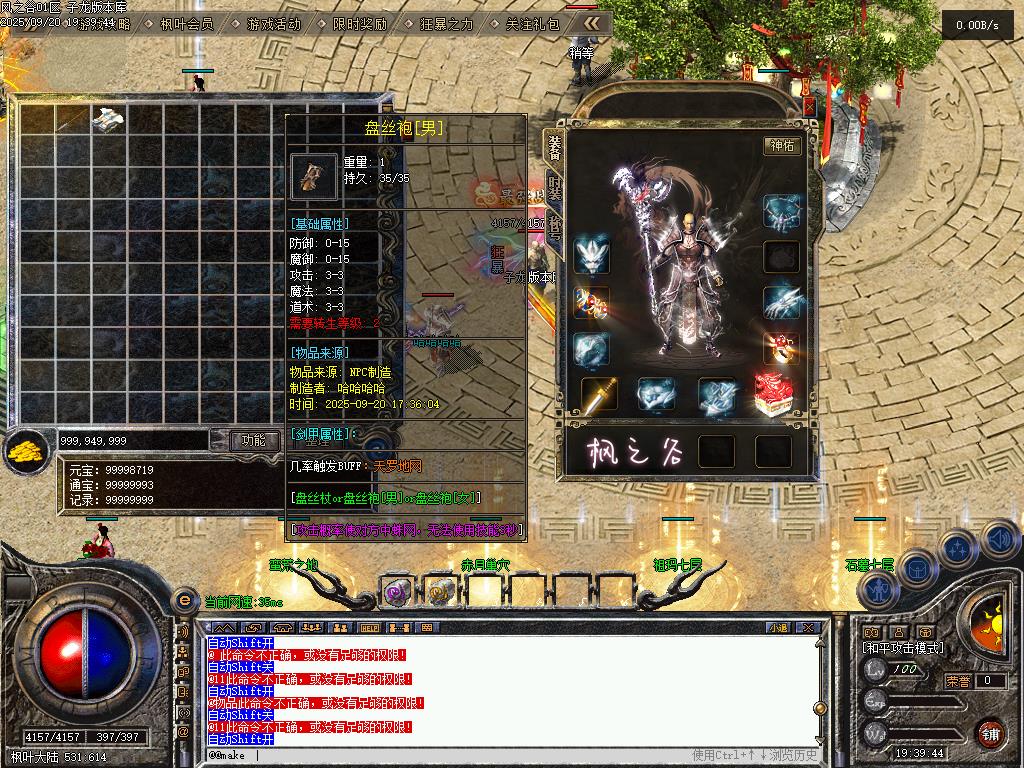
Task: Select the red dragon seal equipment slot
Action: [775, 393]
